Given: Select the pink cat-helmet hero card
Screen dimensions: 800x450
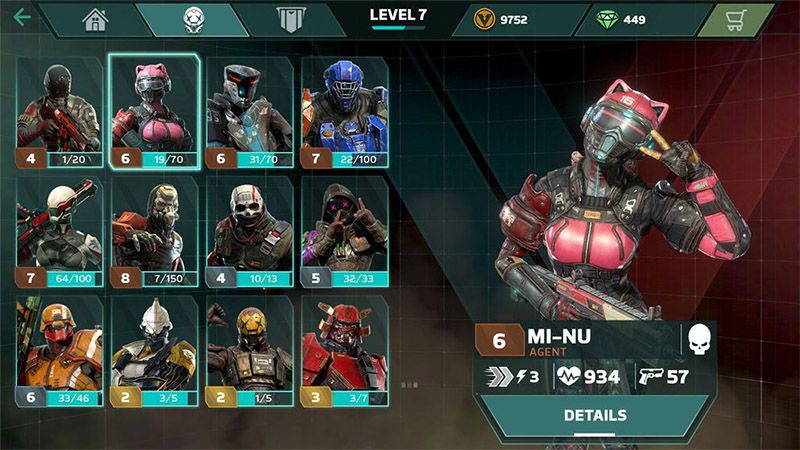Looking at the screenshot, I should (x=154, y=110).
